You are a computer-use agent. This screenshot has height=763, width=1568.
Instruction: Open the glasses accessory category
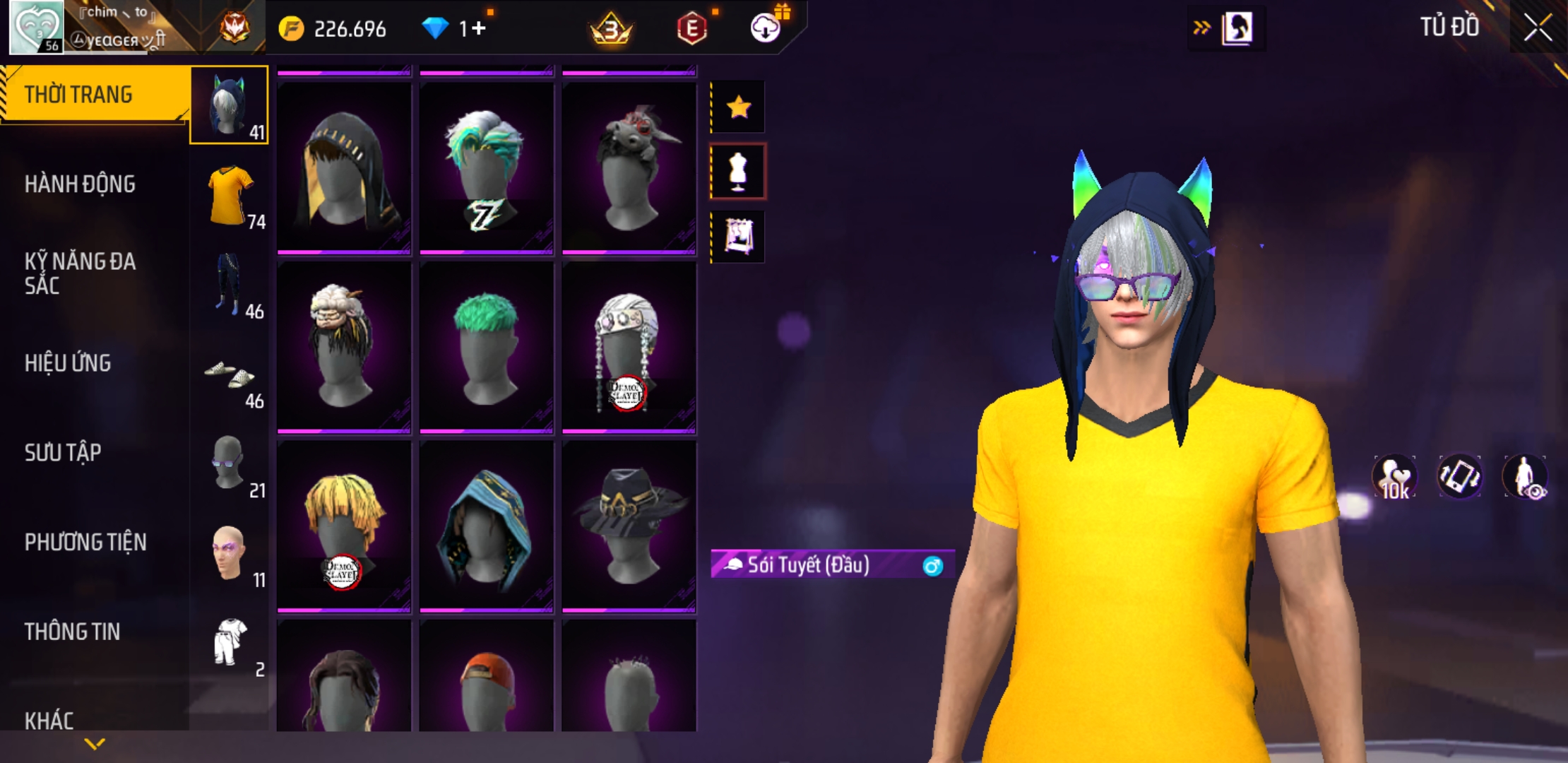pos(230,464)
